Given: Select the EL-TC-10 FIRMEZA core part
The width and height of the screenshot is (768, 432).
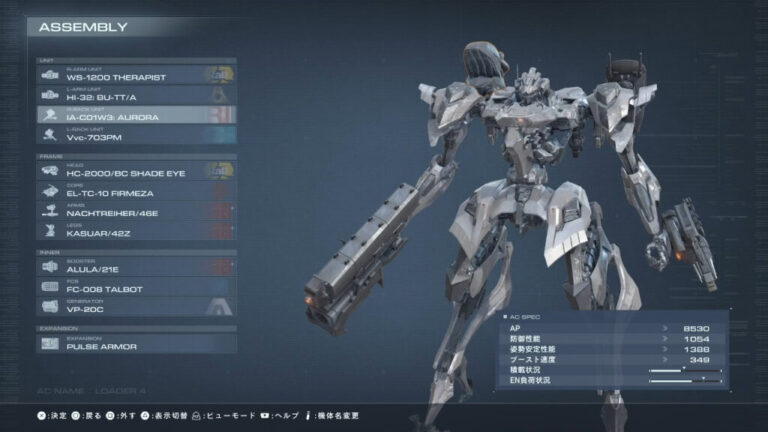Looking at the screenshot, I should coord(136,191).
